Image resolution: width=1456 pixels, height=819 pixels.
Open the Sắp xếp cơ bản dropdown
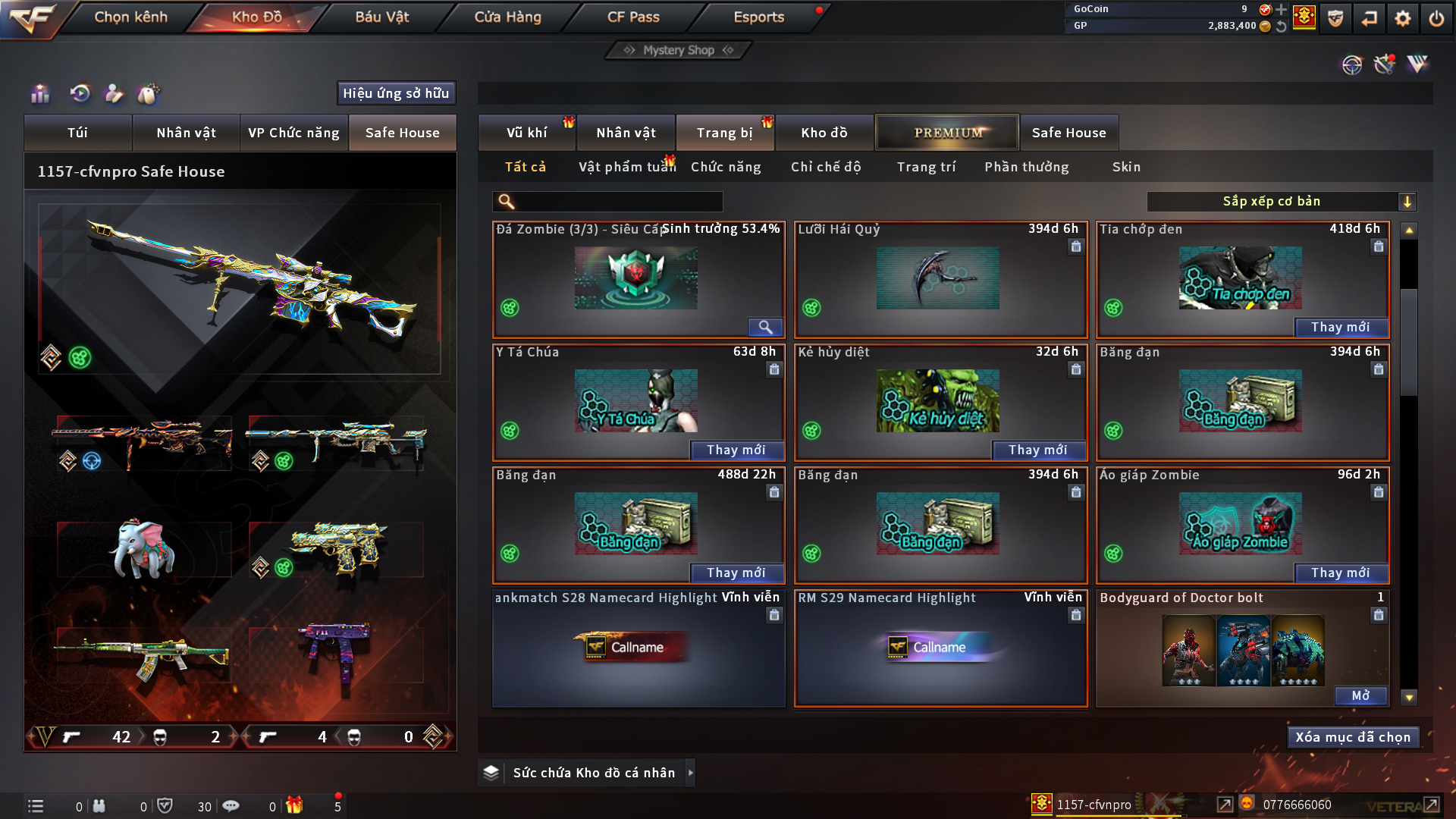click(x=1281, y=202)
